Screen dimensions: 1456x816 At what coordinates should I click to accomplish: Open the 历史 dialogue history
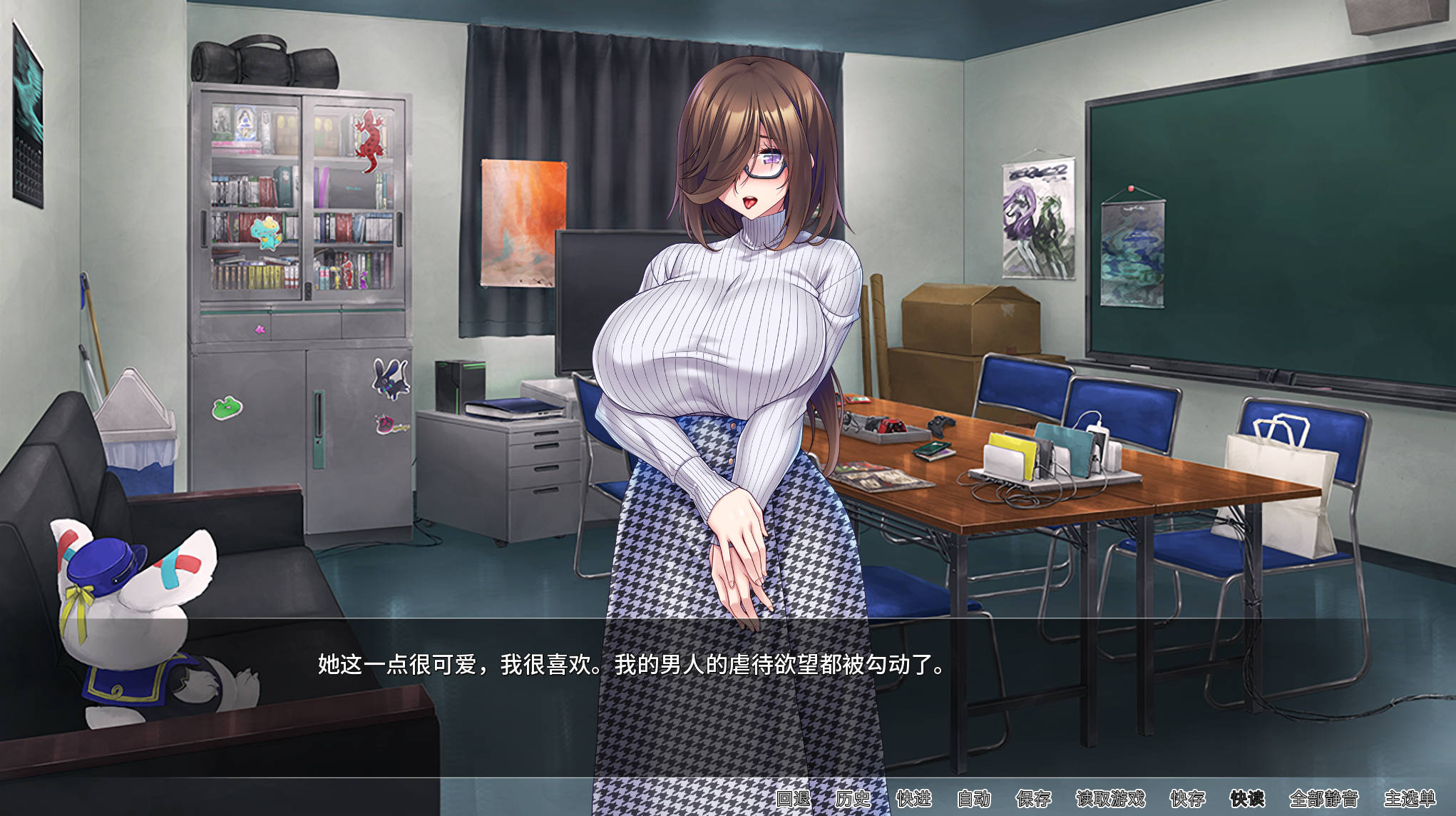pyautogui.click(x=853, y=798)
